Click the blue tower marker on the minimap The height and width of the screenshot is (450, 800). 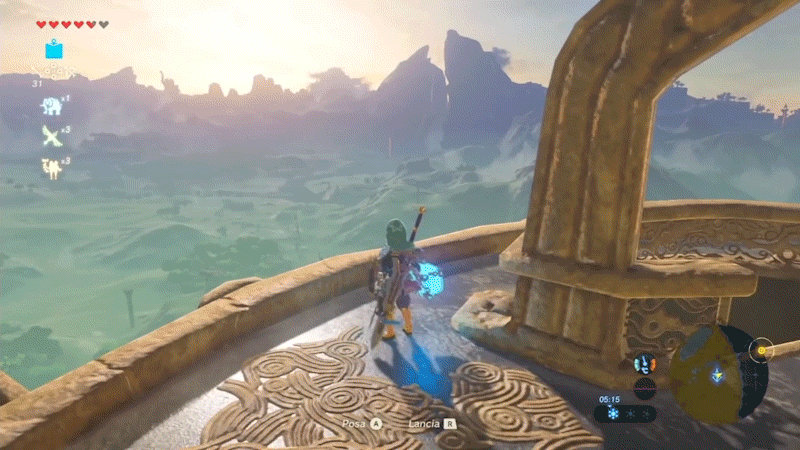(717, 375)
